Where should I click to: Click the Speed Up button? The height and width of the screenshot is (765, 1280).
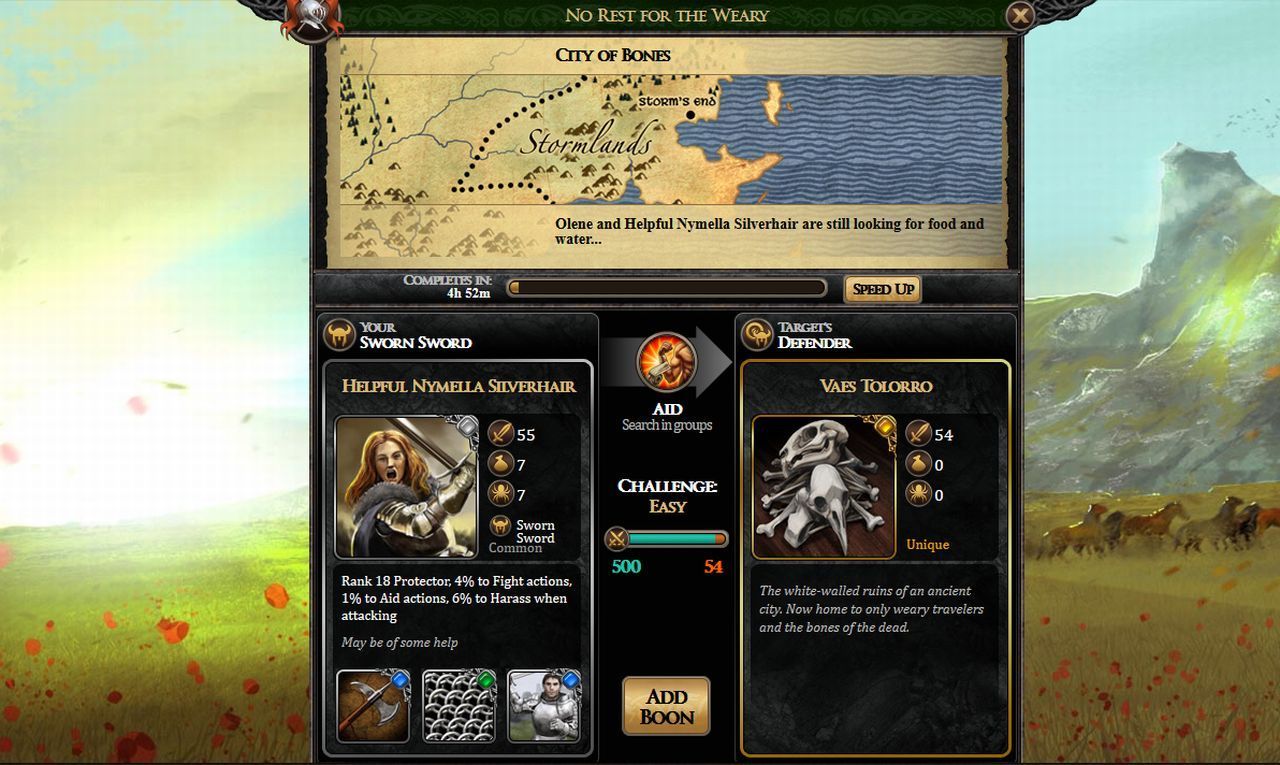[x=882, y=288]
